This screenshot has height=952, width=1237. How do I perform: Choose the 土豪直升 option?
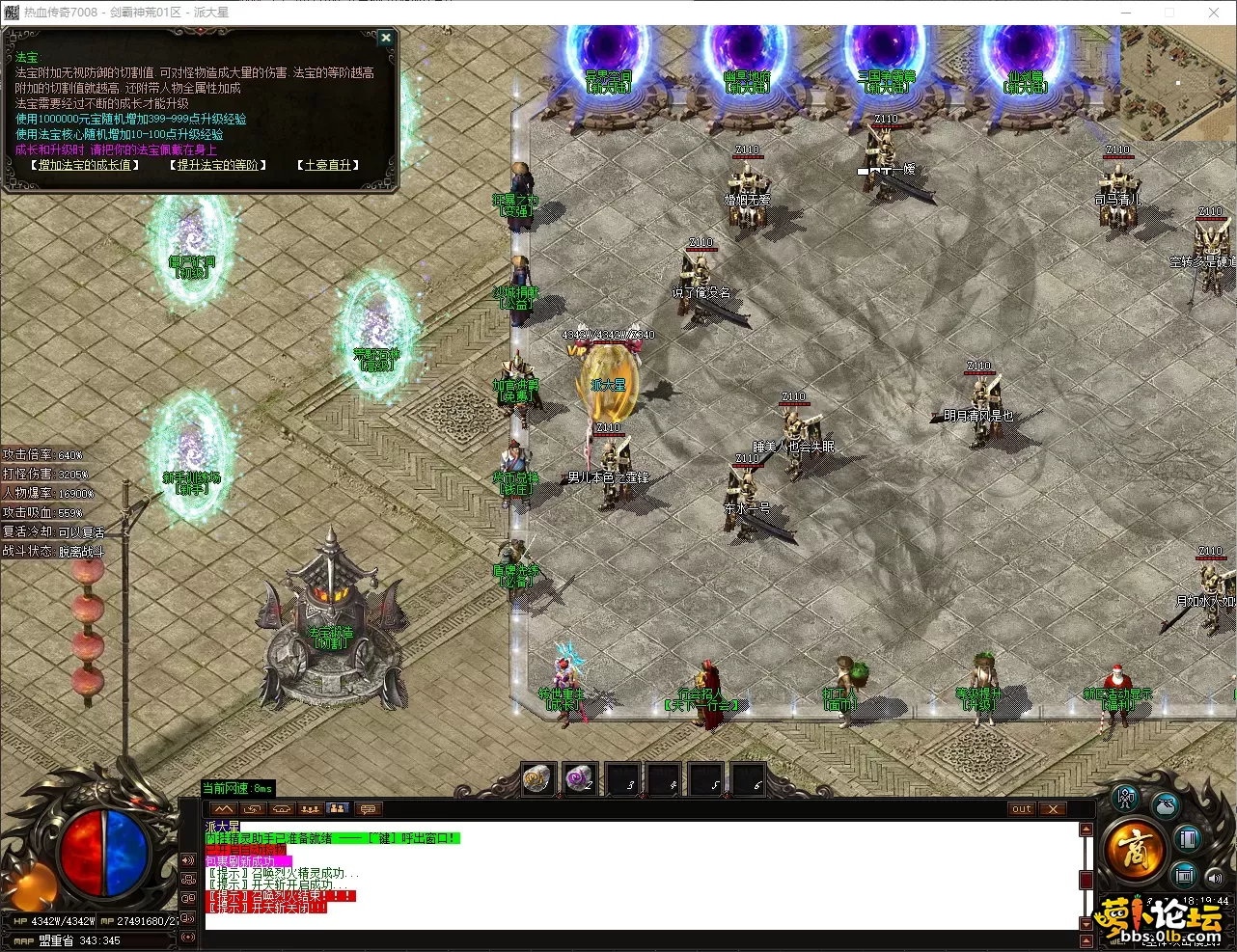coord(328,165)
